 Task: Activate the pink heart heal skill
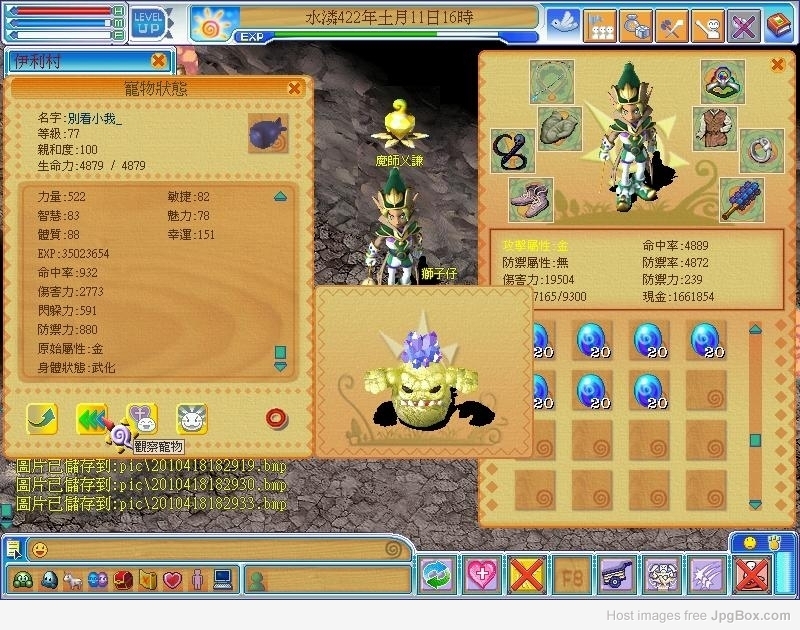[483, 575]
